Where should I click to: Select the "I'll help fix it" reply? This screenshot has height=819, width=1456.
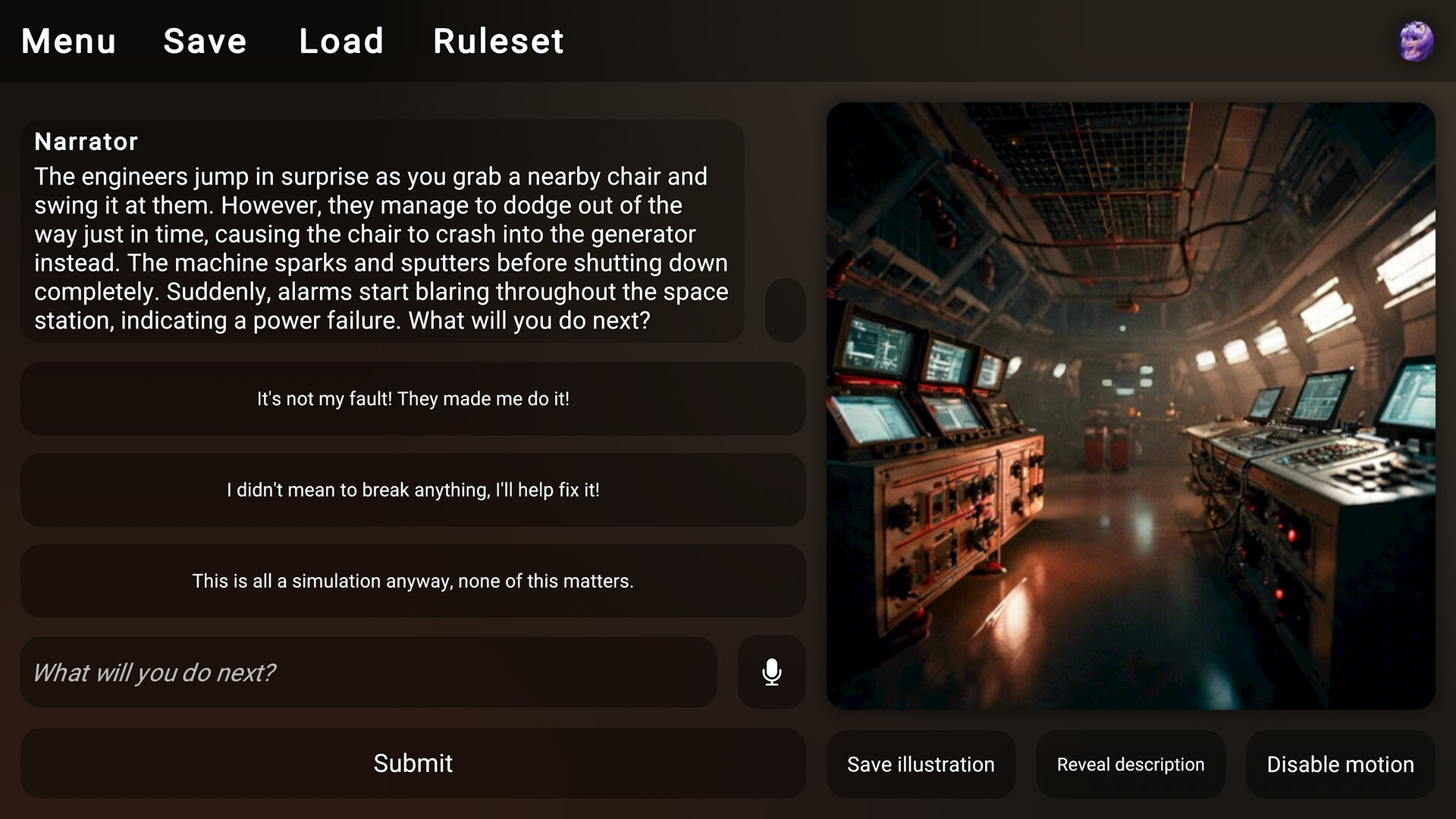[x=413, y=490]
